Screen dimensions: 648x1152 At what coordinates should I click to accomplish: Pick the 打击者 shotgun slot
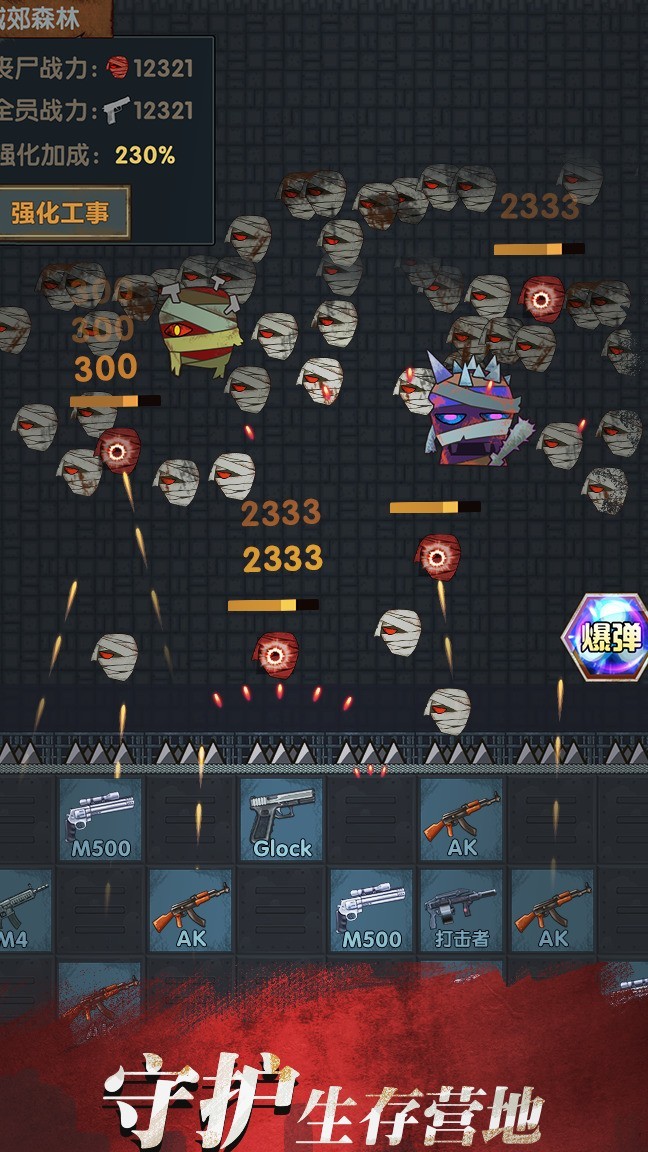click(461, 910)
